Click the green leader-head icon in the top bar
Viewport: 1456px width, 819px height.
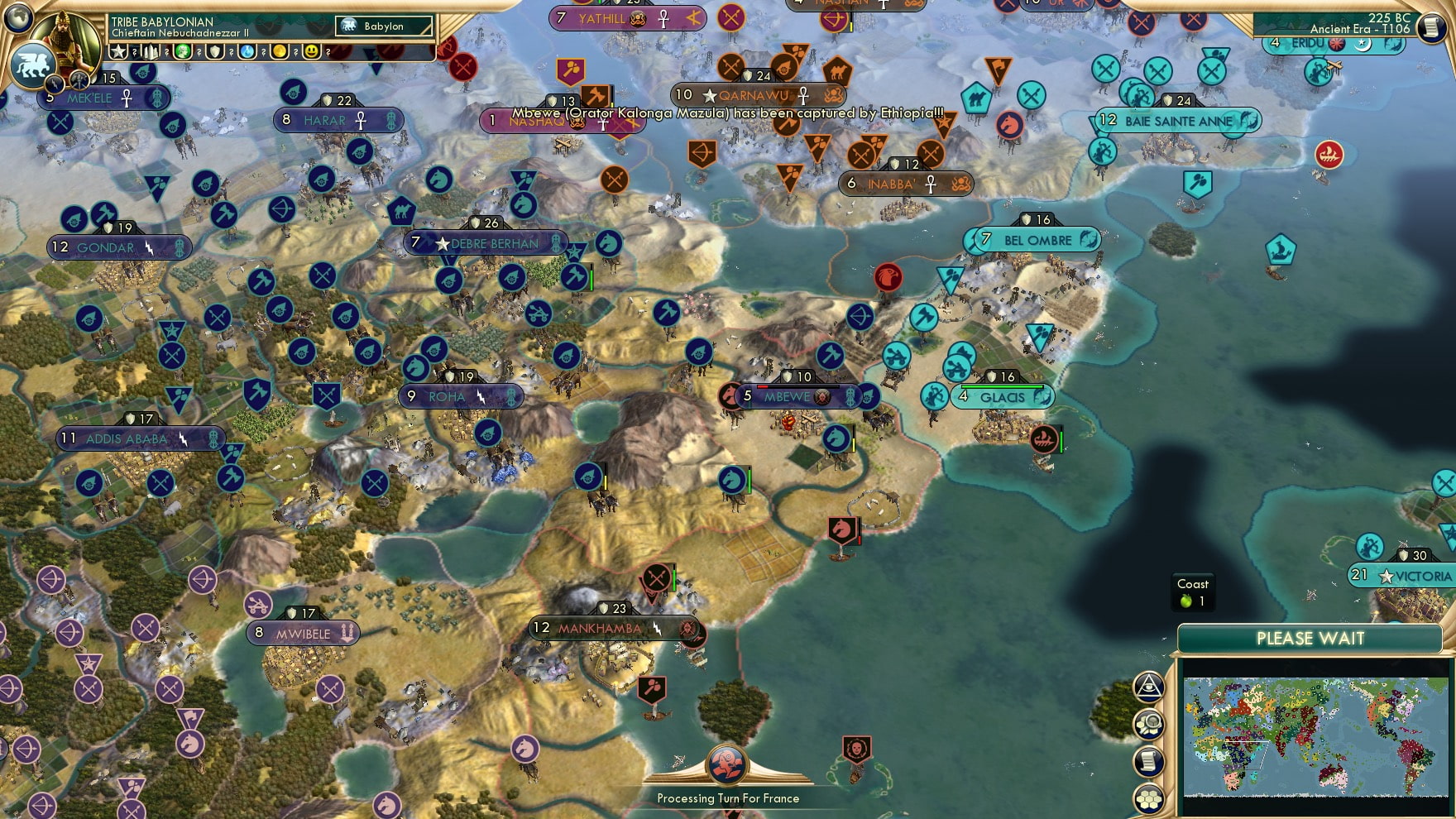[182, 52]
